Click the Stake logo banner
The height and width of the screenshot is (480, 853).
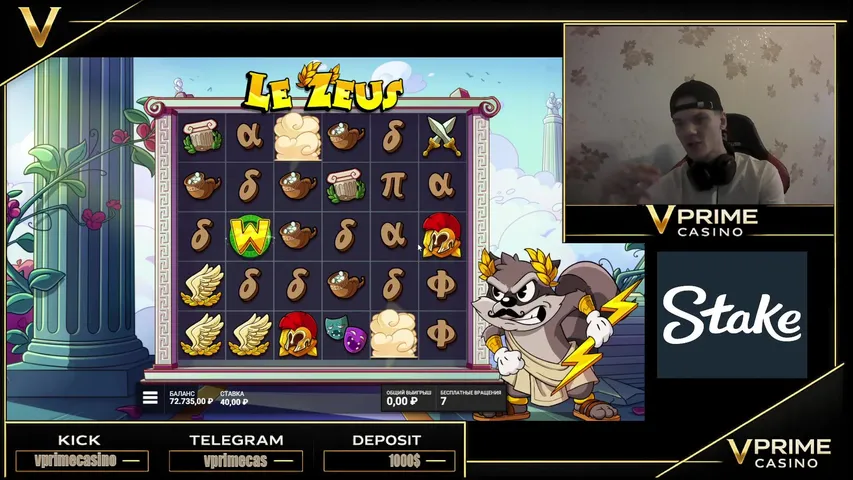731,314
